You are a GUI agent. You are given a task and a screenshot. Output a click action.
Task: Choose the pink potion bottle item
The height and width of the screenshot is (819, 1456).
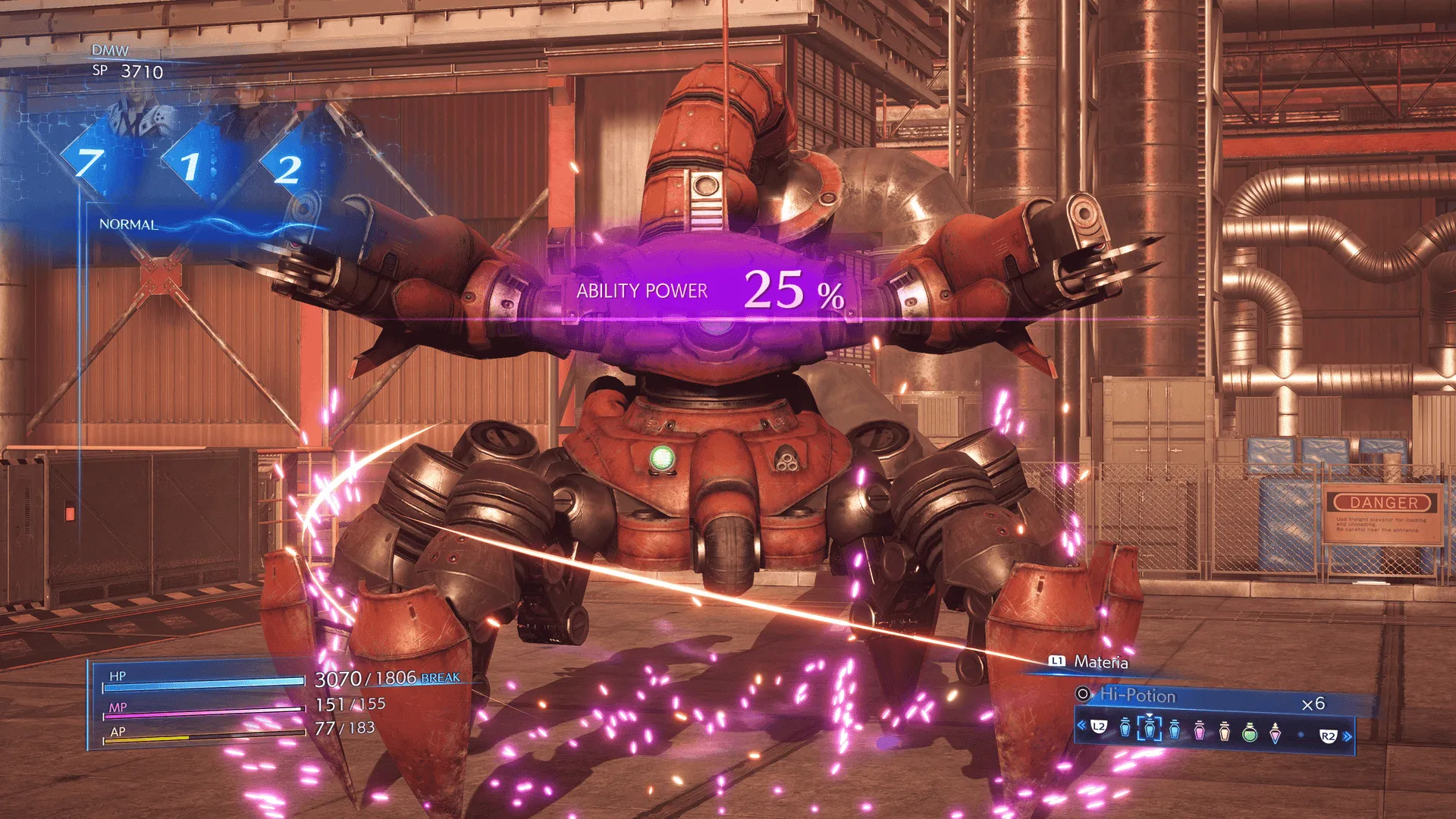point(1200,731)
